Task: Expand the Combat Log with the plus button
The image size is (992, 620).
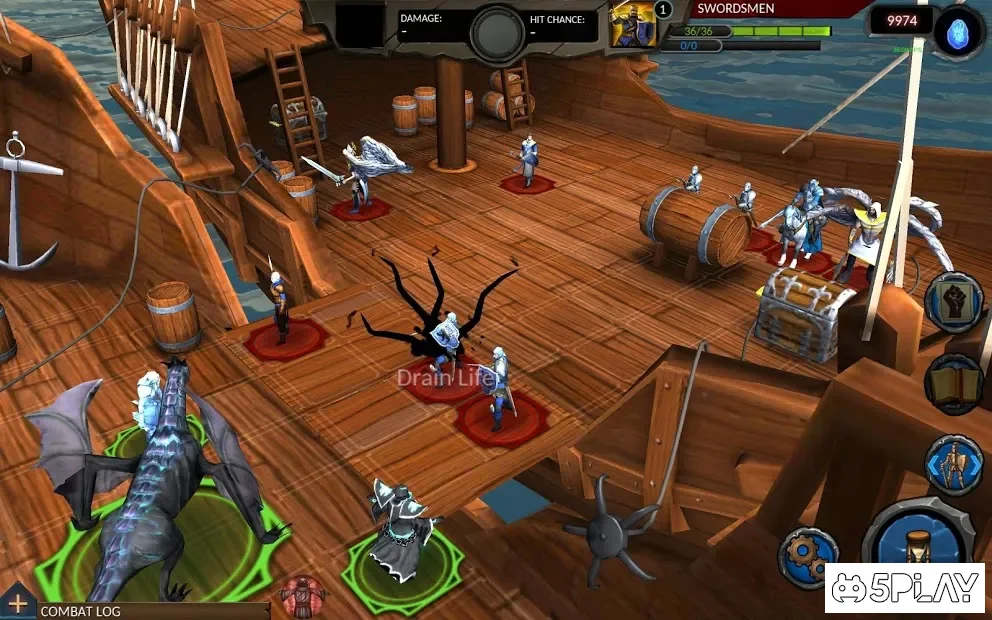Action: point(17,604)
